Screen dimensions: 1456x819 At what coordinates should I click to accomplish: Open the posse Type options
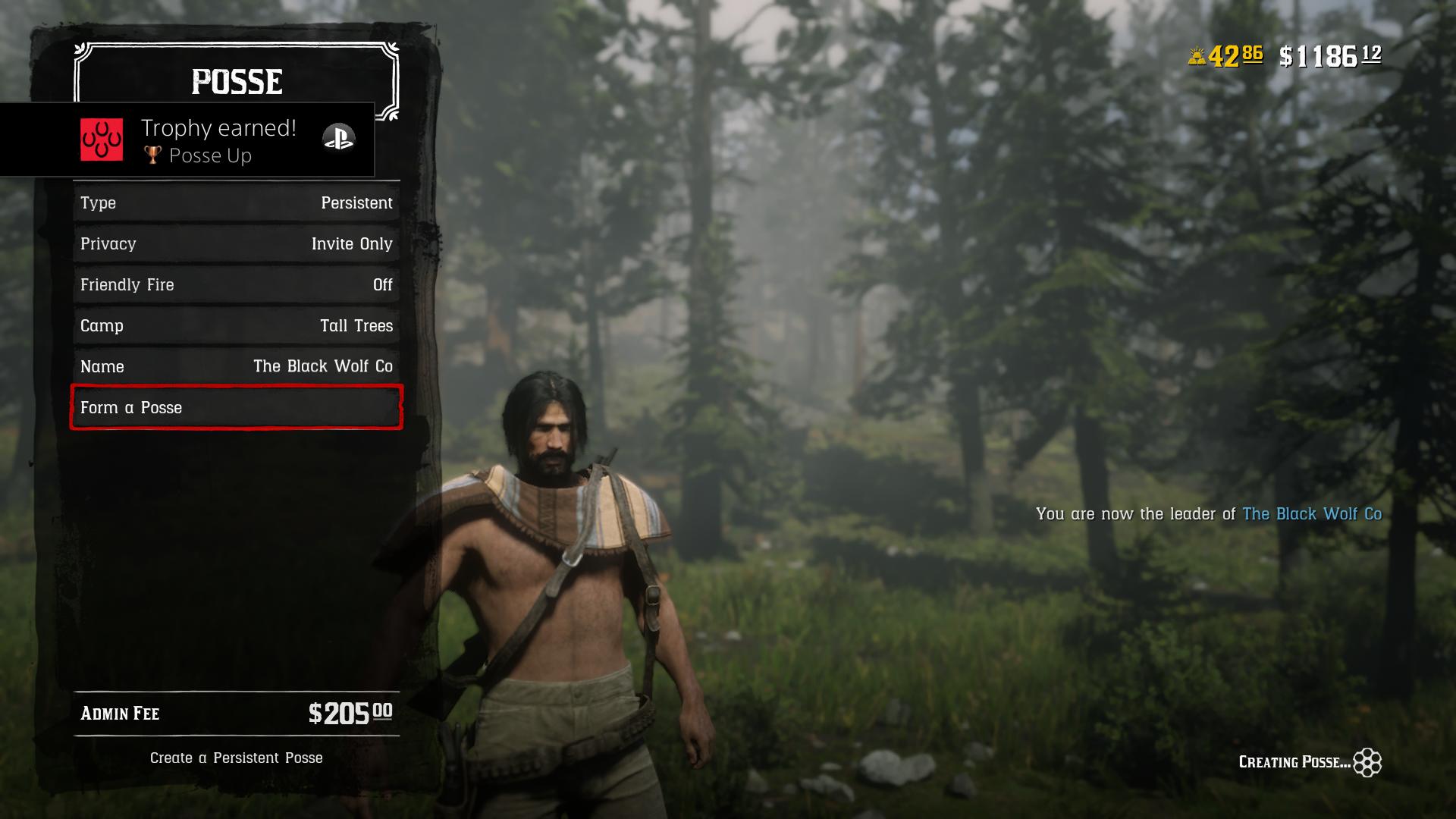click(236, 202)
